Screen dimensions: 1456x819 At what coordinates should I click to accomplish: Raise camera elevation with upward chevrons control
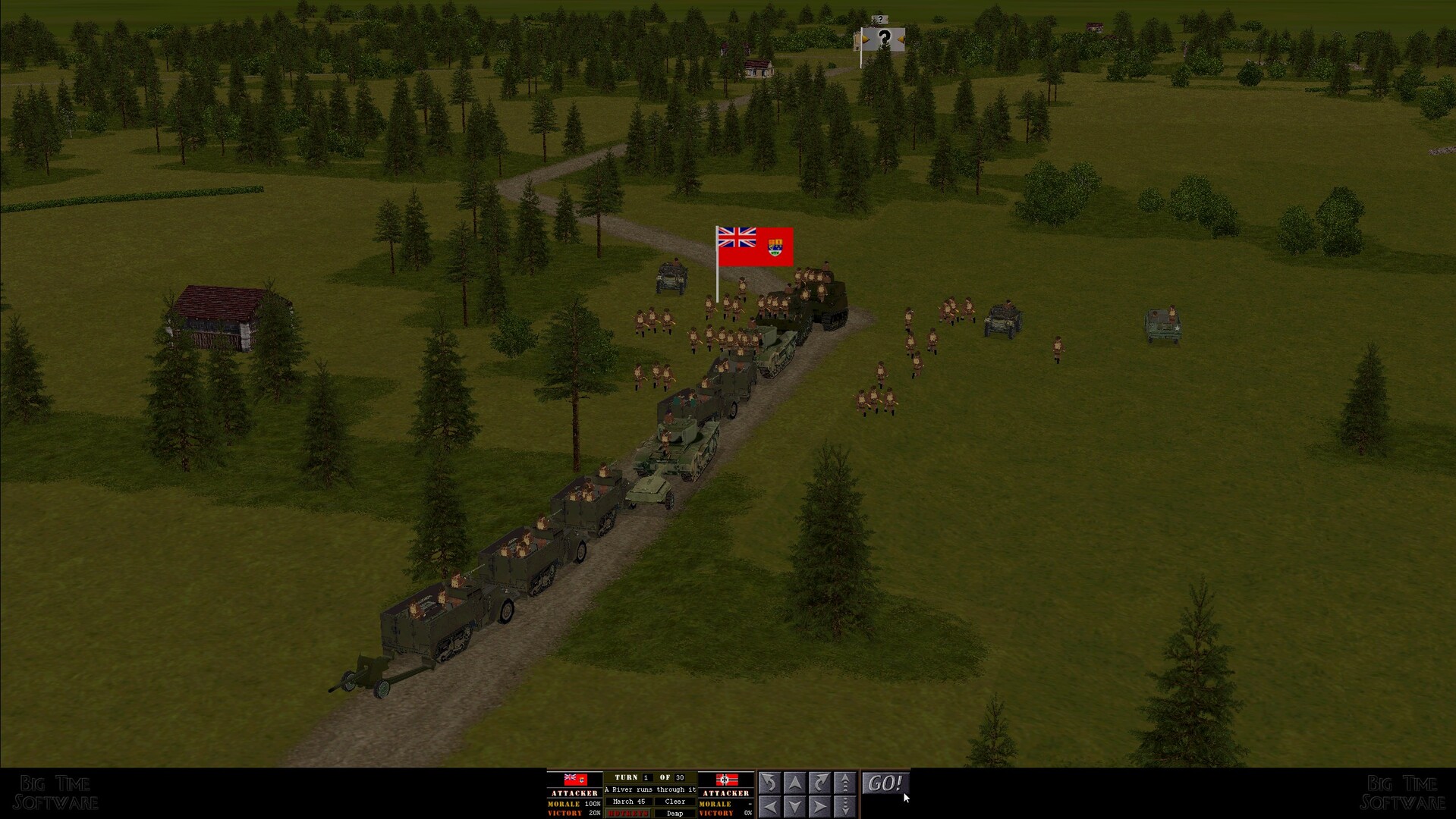click(844, 782)
